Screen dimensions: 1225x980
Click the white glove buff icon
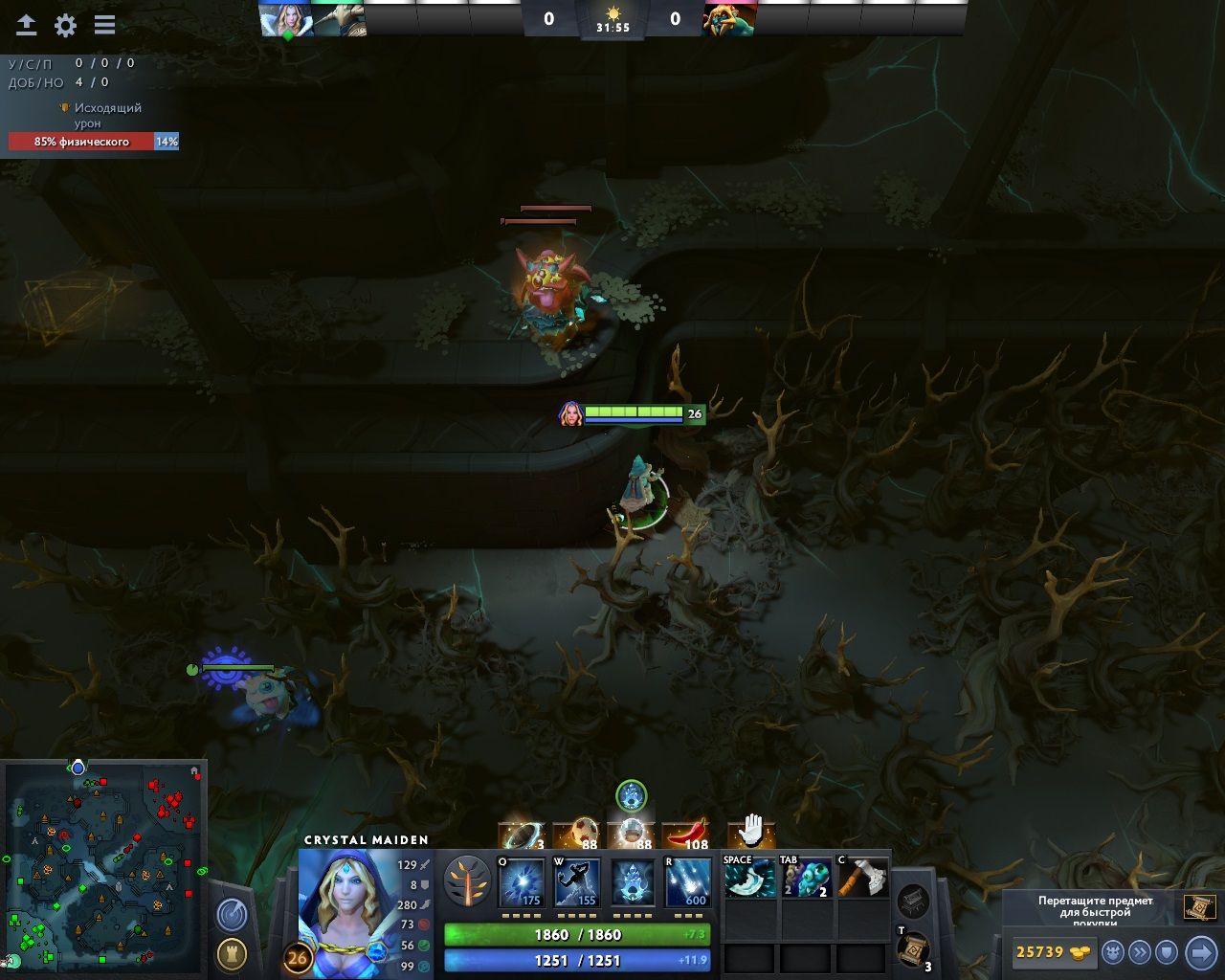coord(751,830)
